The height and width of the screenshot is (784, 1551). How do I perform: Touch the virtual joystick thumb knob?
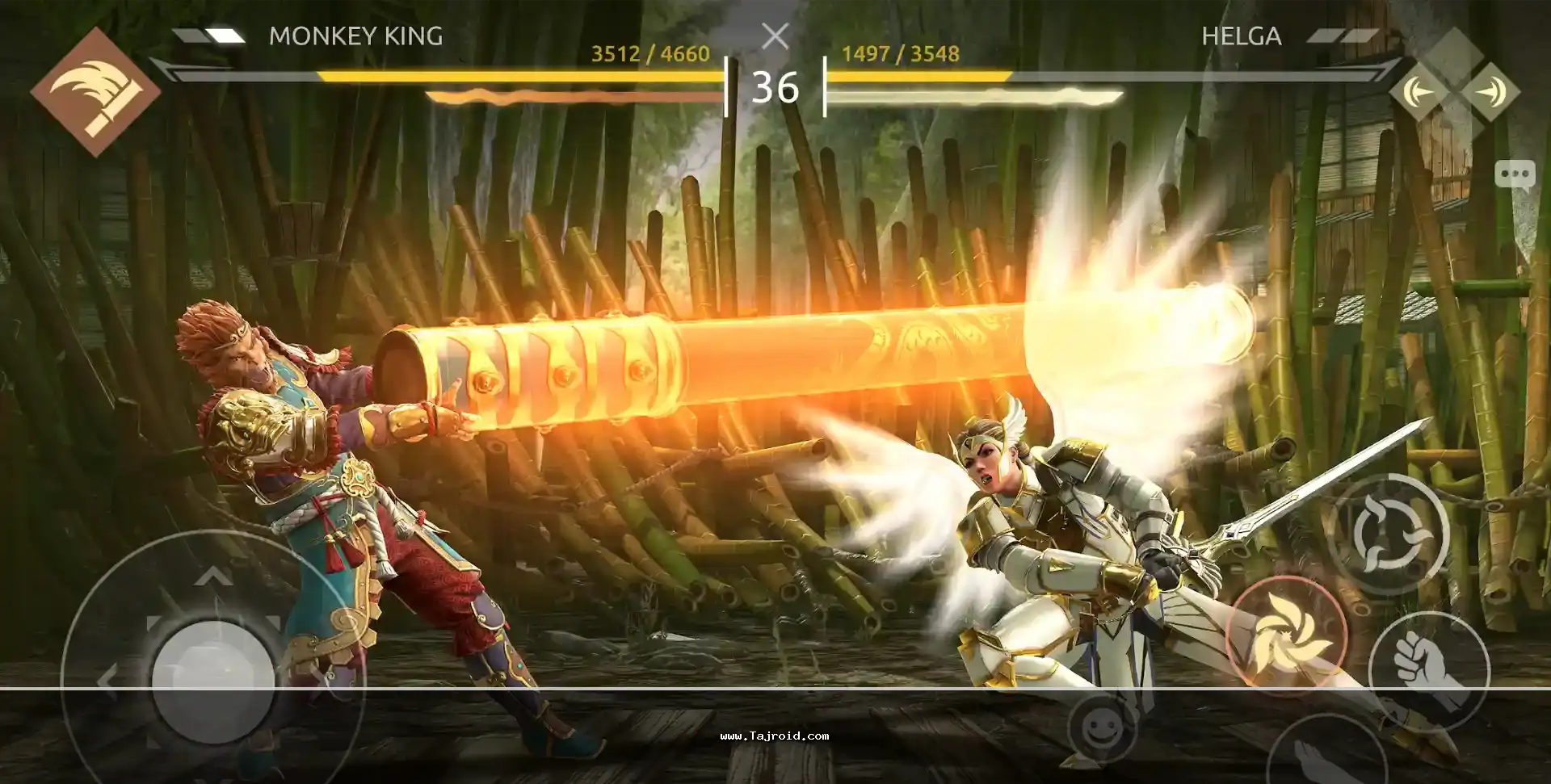pyautogui.click(x=212, y=677)
